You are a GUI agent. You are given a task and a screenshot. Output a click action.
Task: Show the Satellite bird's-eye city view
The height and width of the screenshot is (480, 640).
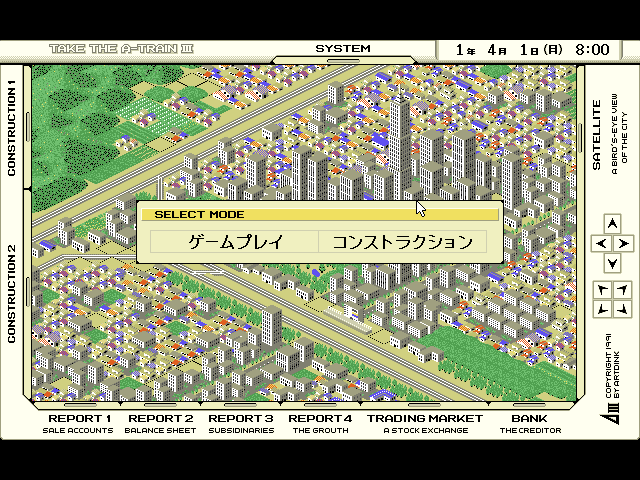coord(604,135)
